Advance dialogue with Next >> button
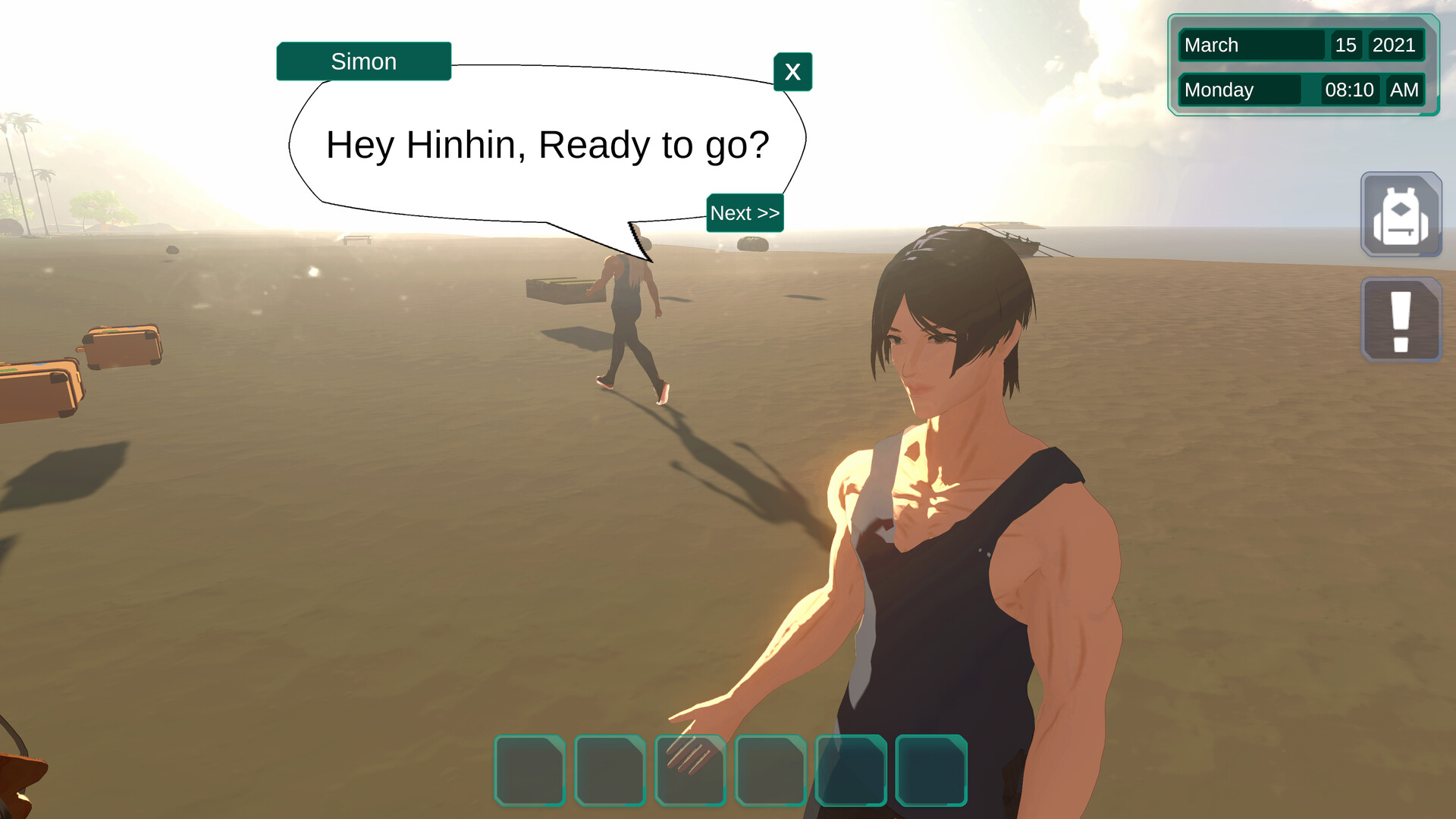The width and height of the screenshot is (1456, 819). pos(745,213)
